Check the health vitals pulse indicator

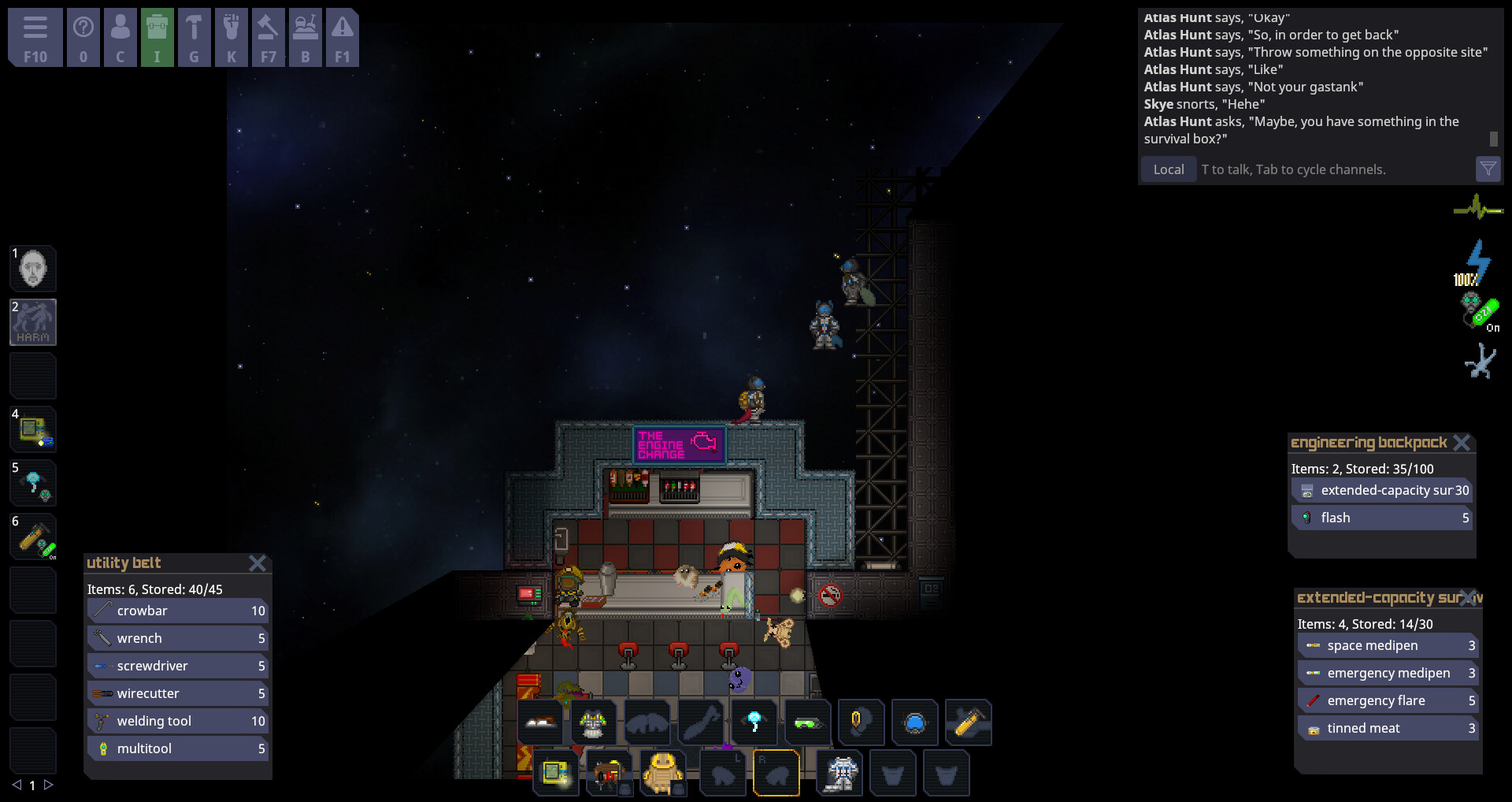click(1478, 207)
